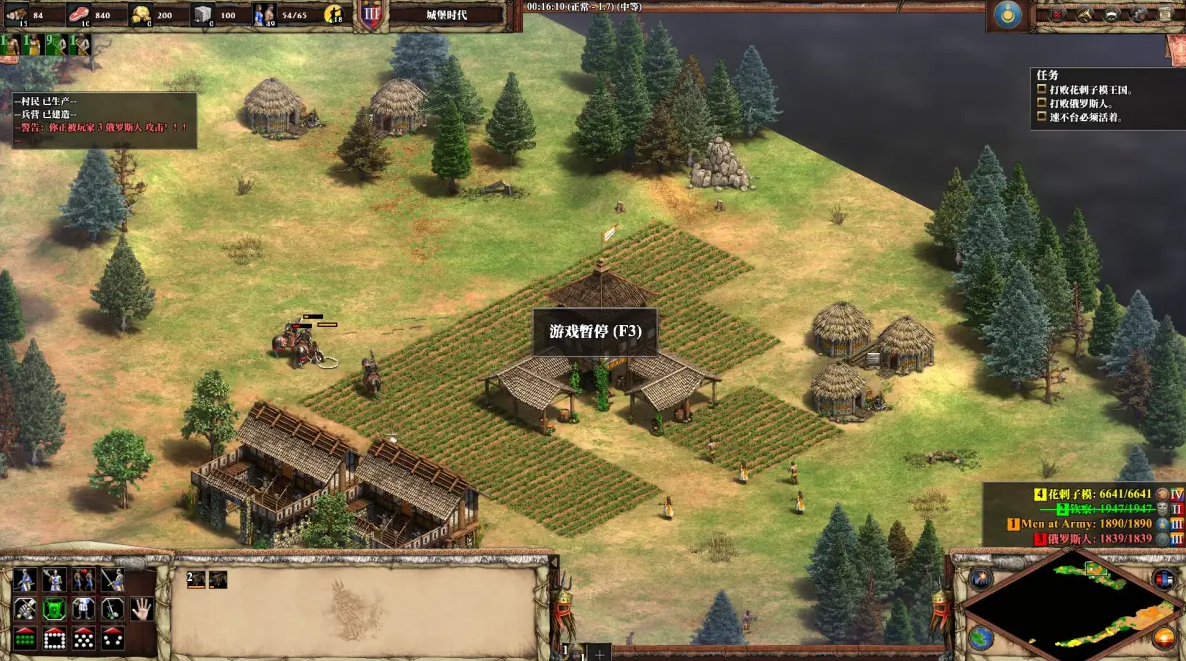Choose the green line formation
Image resolution: width=1186 pixels, height=661 pixels.
[x=24, y=637]
